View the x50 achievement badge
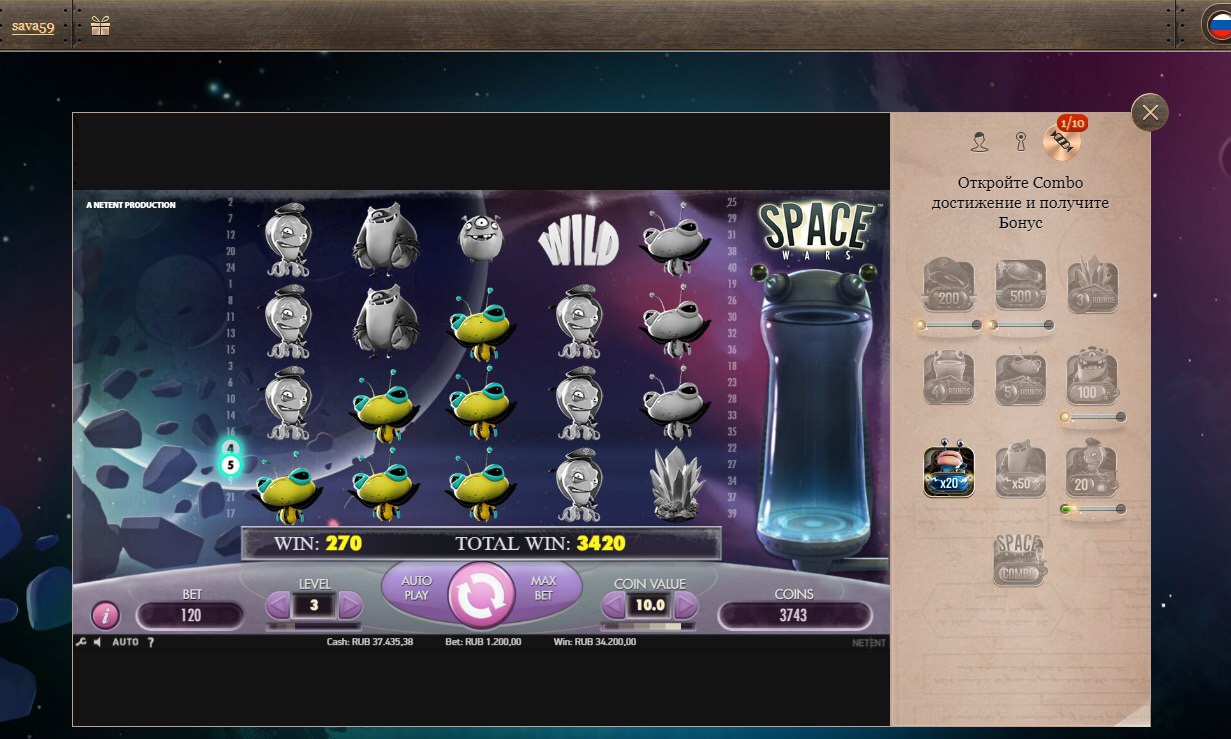 pos(1020,472)
